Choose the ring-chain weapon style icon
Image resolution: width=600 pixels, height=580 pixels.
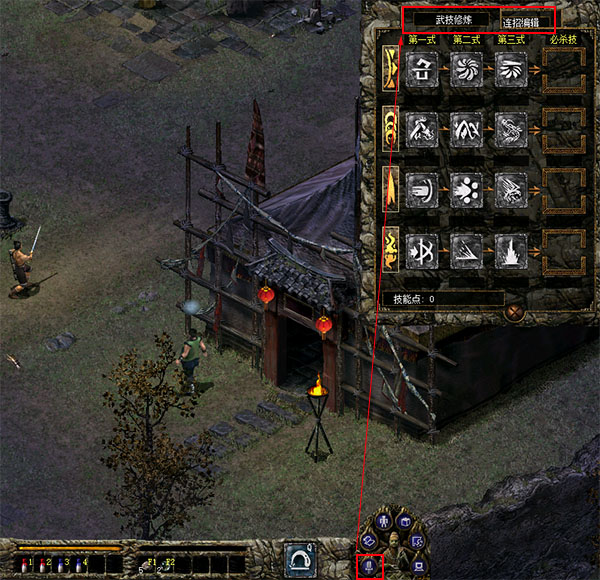point(388,126)
